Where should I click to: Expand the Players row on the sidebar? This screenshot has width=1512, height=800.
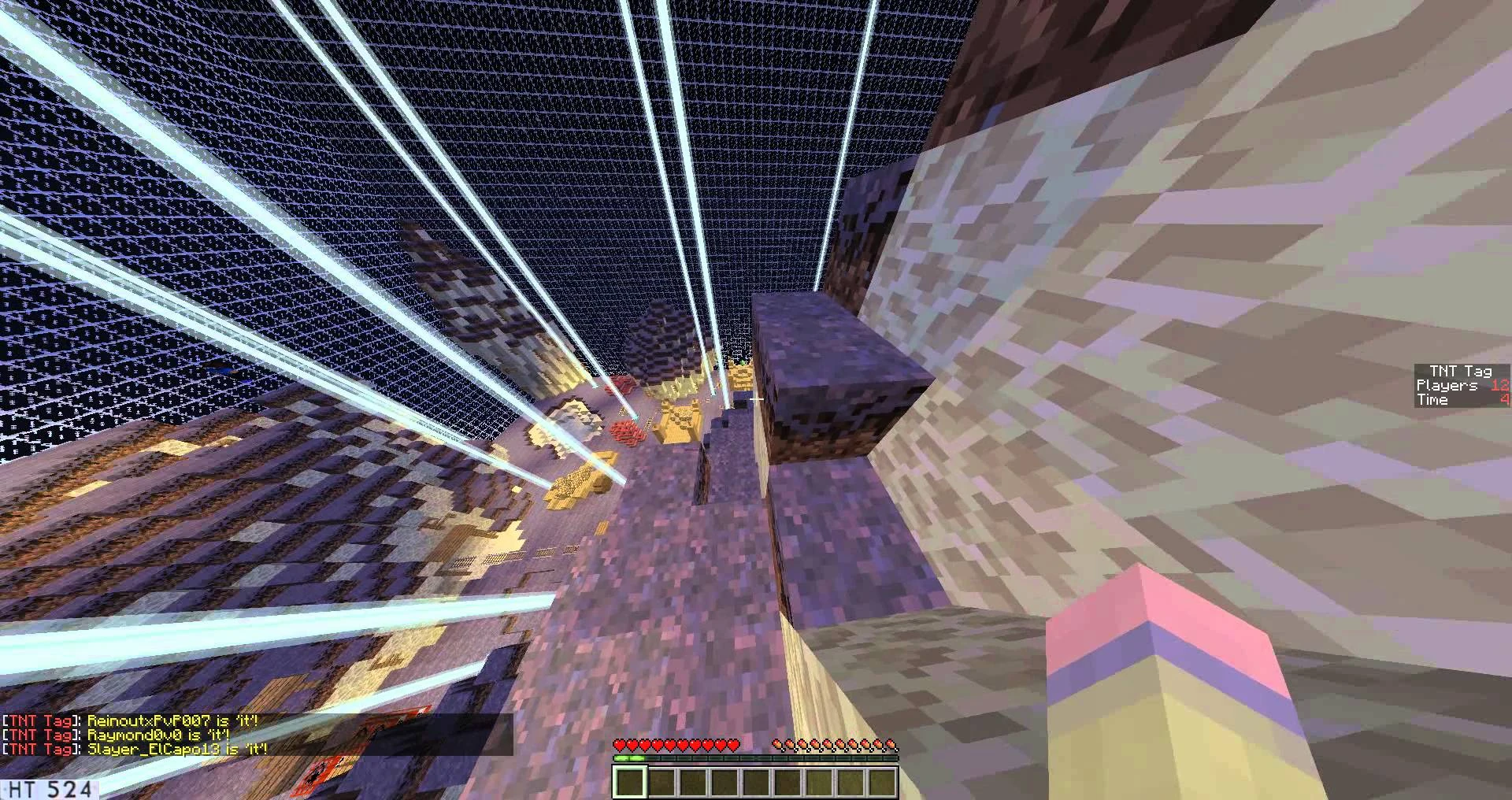[1449, 385]
